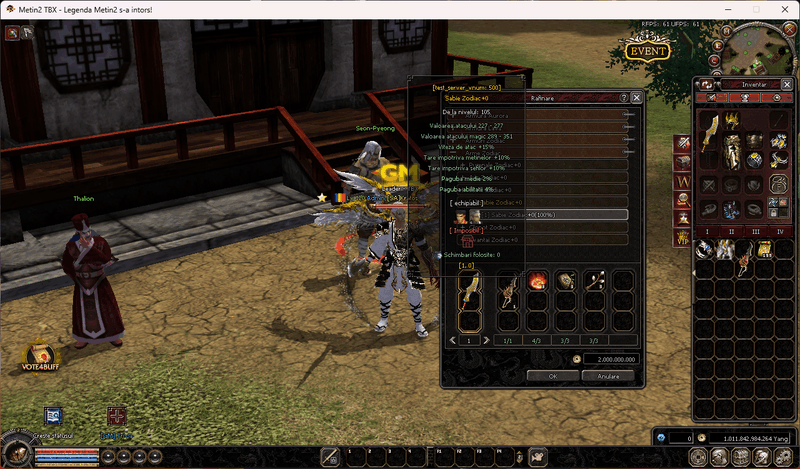Open the EVENT banner
This screenshot has height=469, width=800.
point(647,50)
